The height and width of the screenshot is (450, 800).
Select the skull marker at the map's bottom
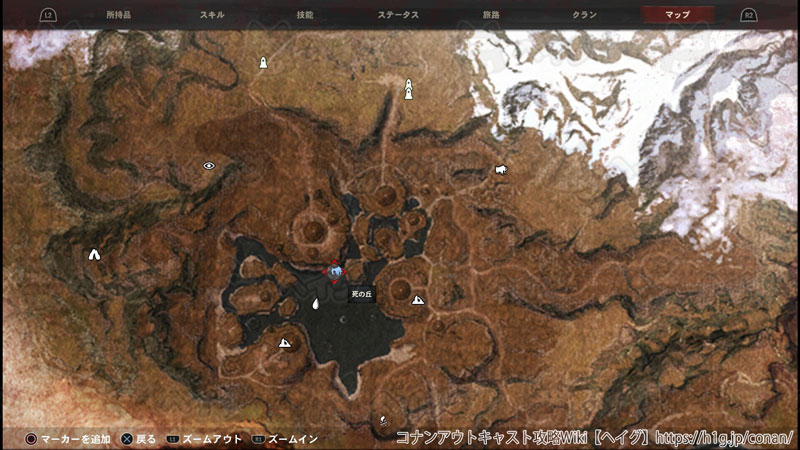(383, 422)
